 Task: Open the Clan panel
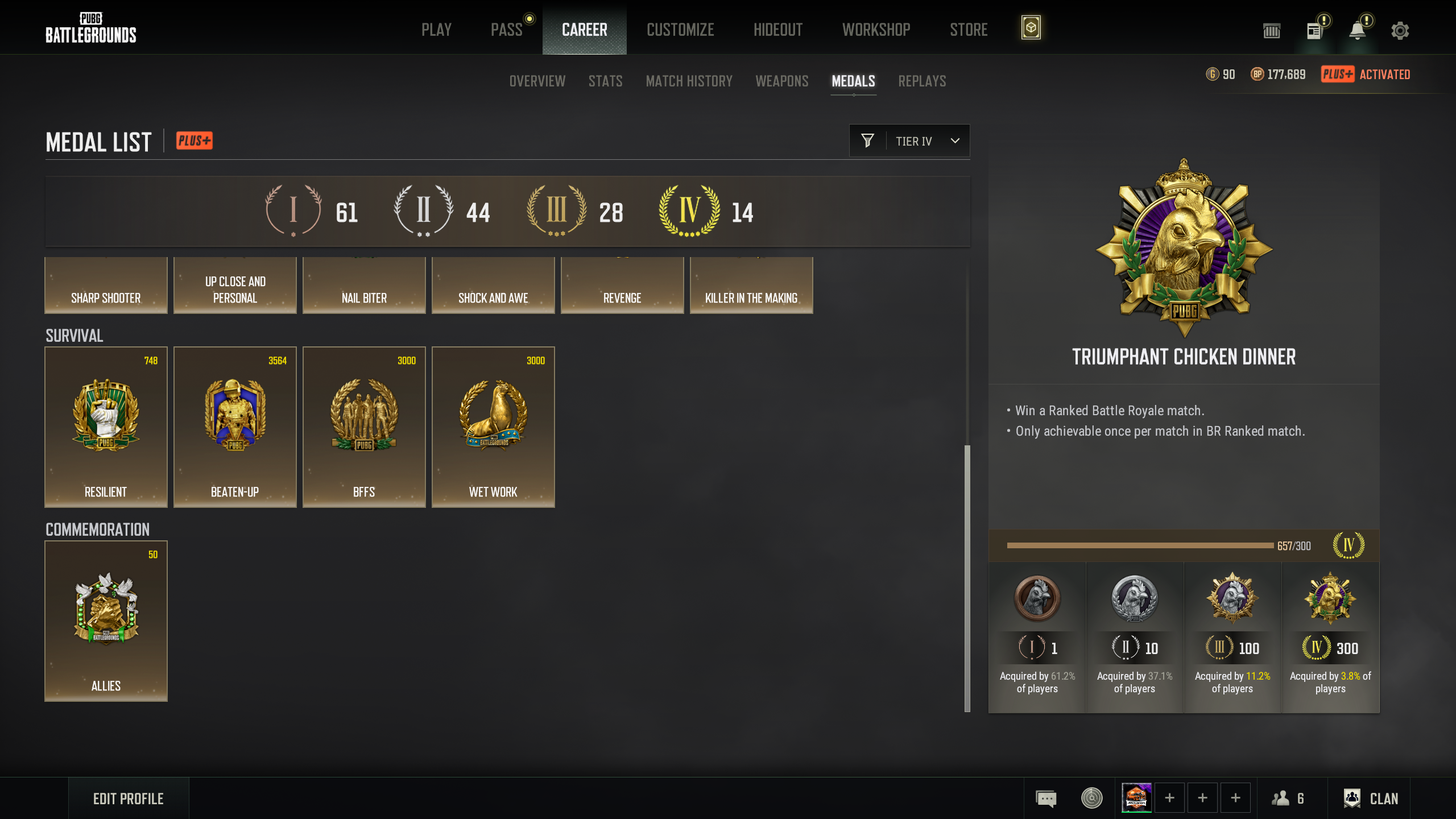click(1371, 799)
